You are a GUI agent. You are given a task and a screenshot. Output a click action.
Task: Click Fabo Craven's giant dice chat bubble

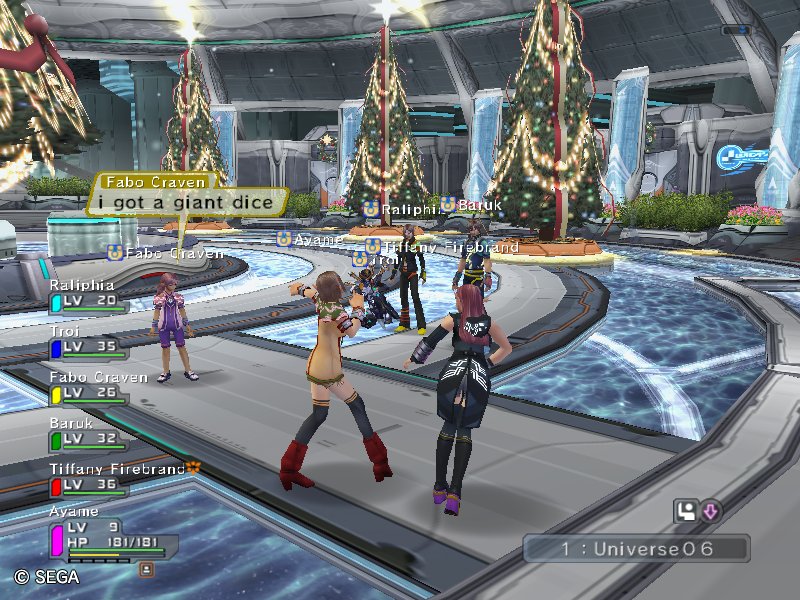tap(185, 201)
